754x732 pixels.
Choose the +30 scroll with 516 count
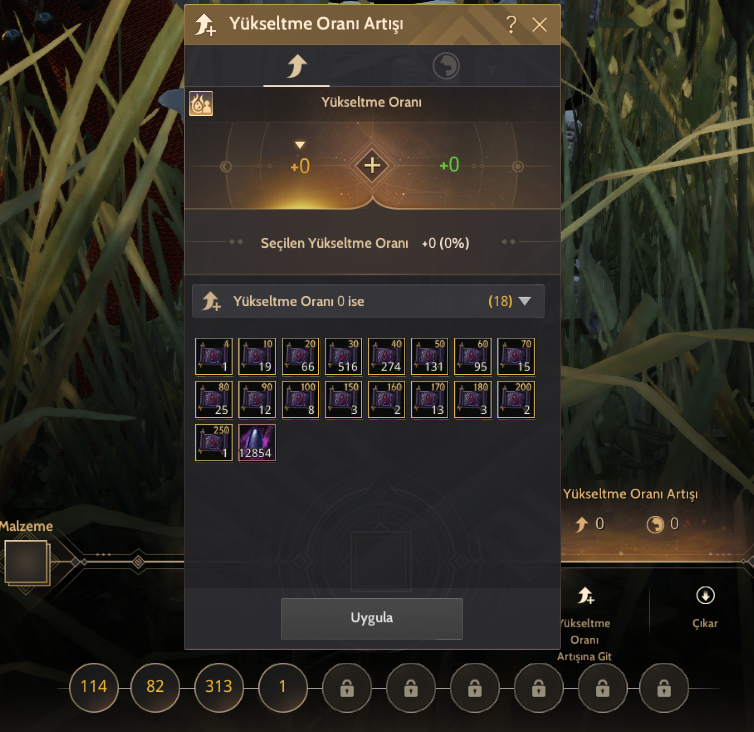[x=343, y=357]
